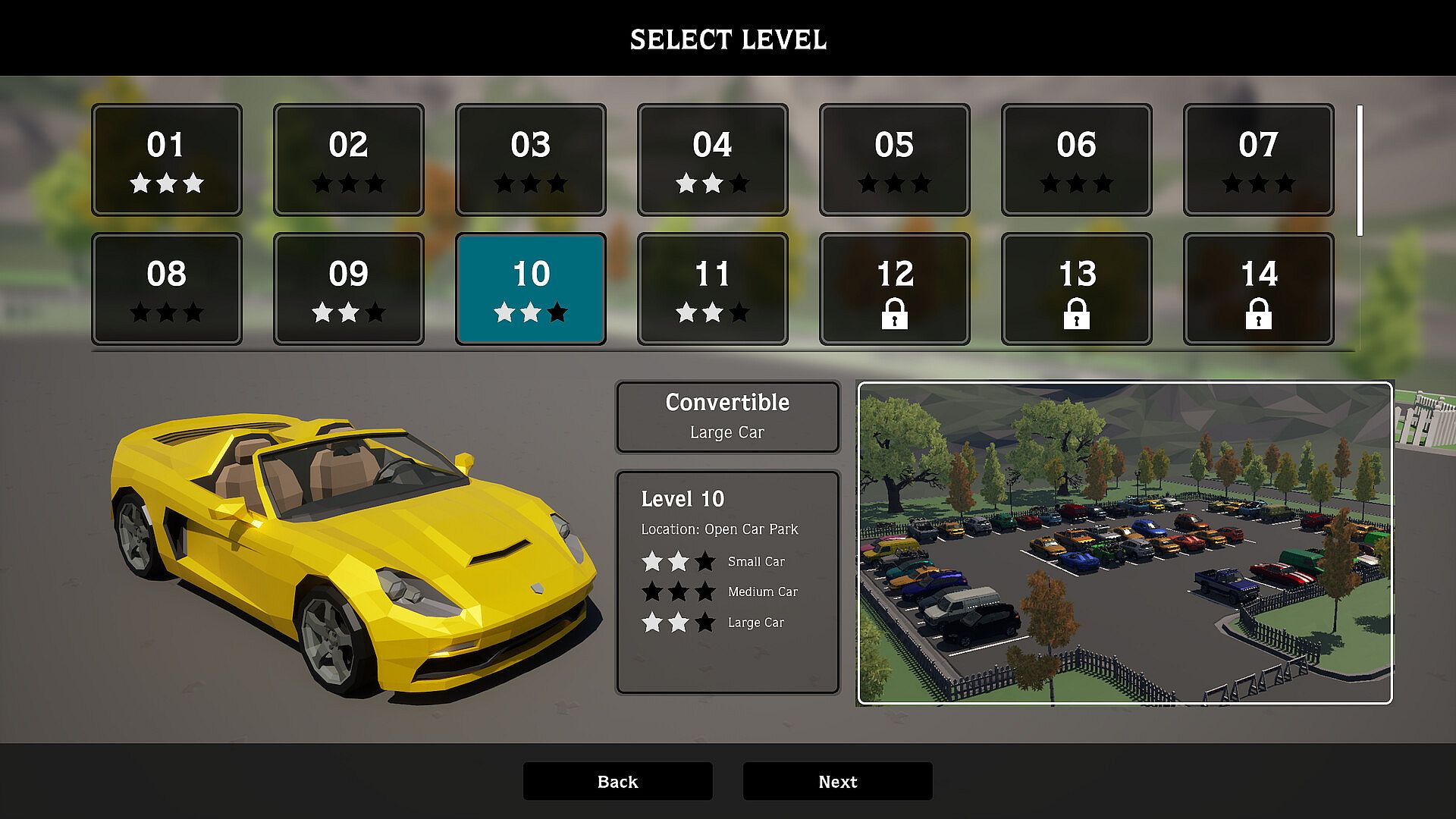Select the level 09 tile
This screenshot has height=819, width=1456.
tap(349, 289)
